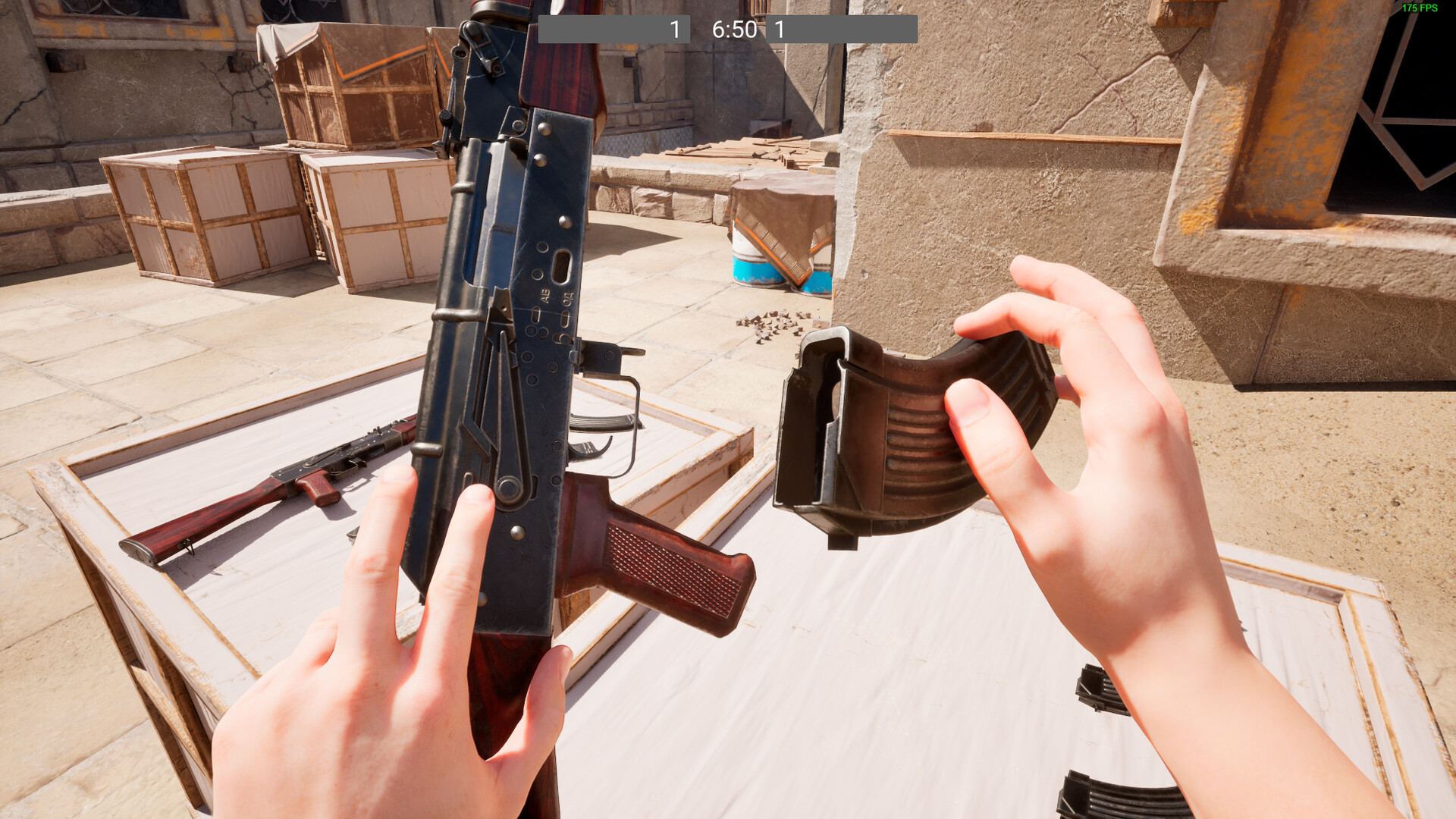Click the round timer showing 6:50

730,30
